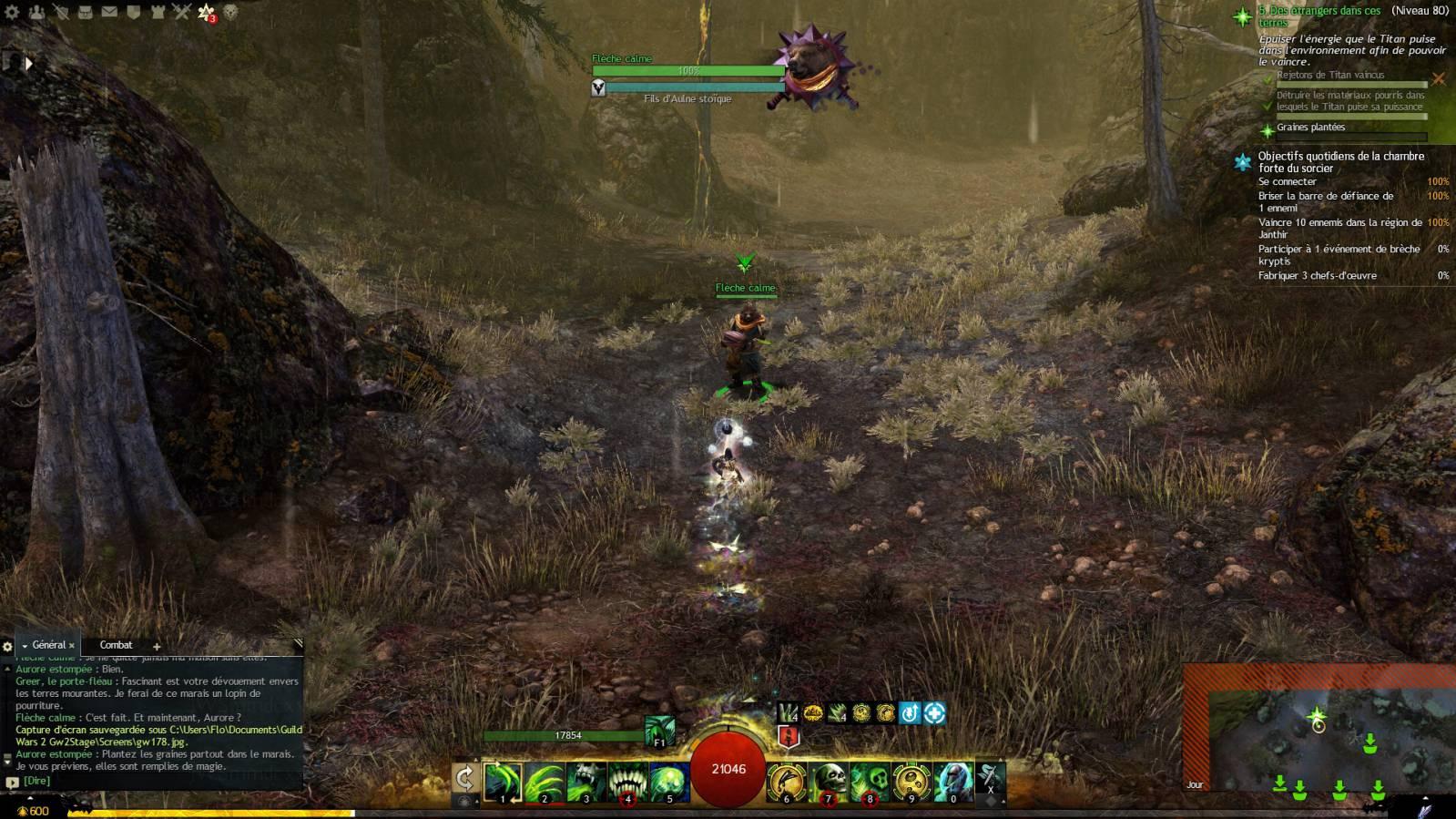Screen dimensions: 1456x819
Task: Open the castle tower World vs World icon
Action: 158,12
